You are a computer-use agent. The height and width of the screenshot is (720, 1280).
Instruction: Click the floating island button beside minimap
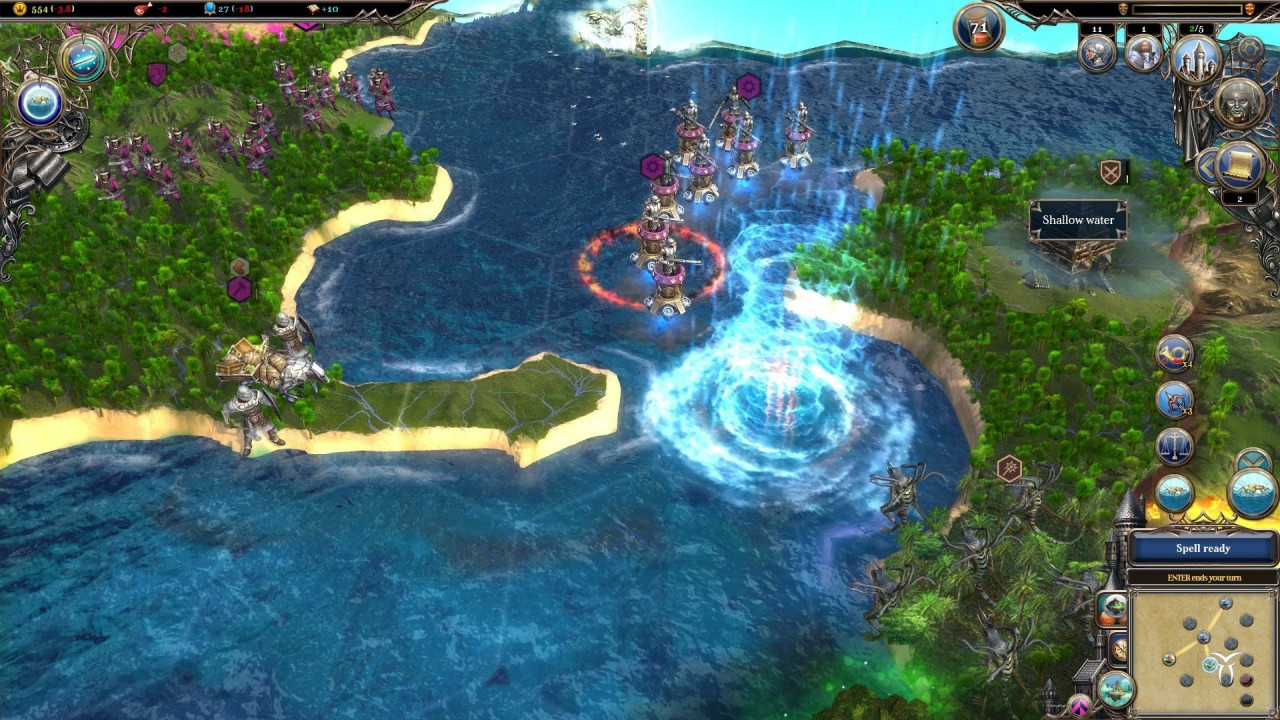1115,689
